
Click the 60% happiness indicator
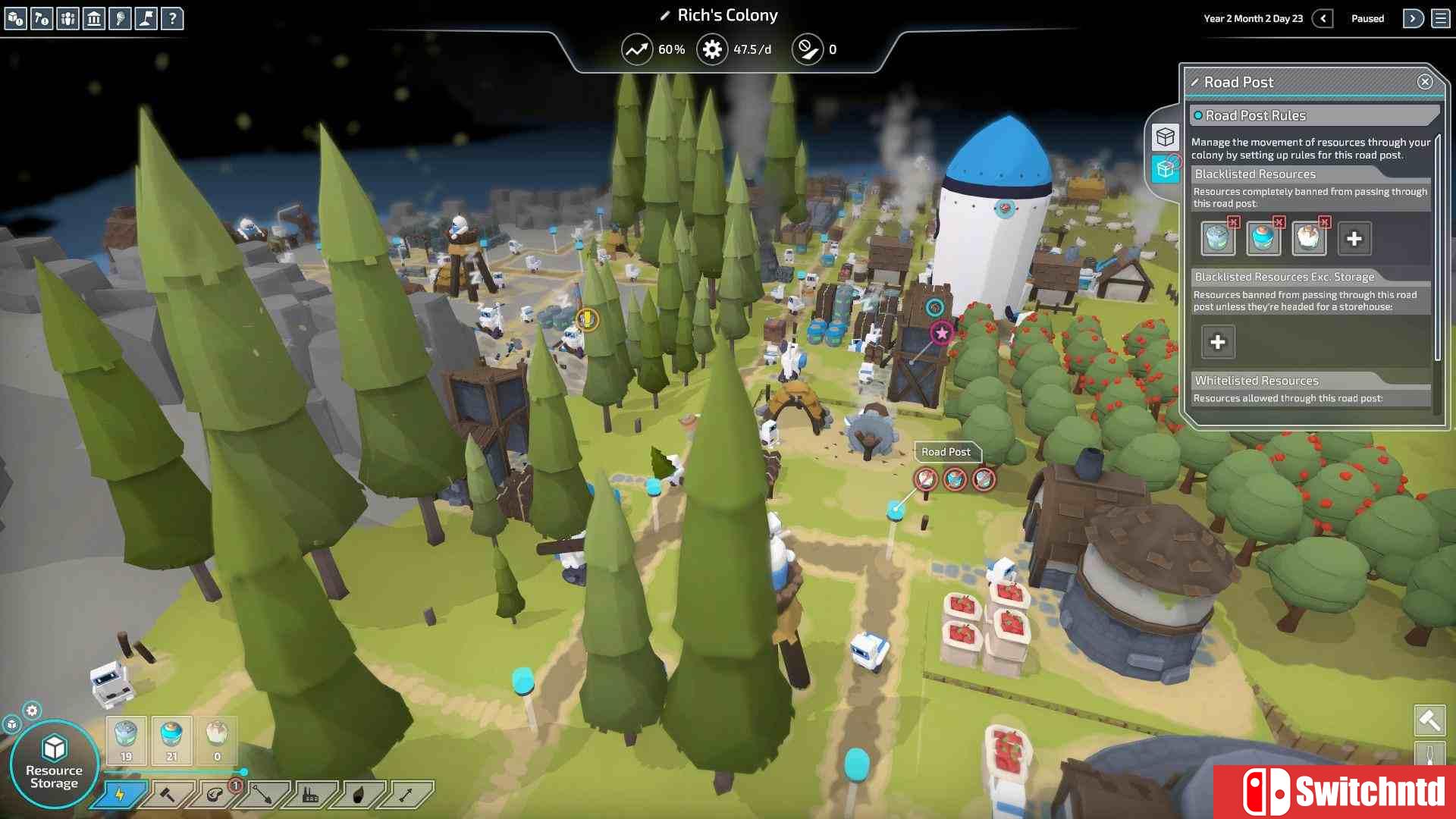pos(652,49)
